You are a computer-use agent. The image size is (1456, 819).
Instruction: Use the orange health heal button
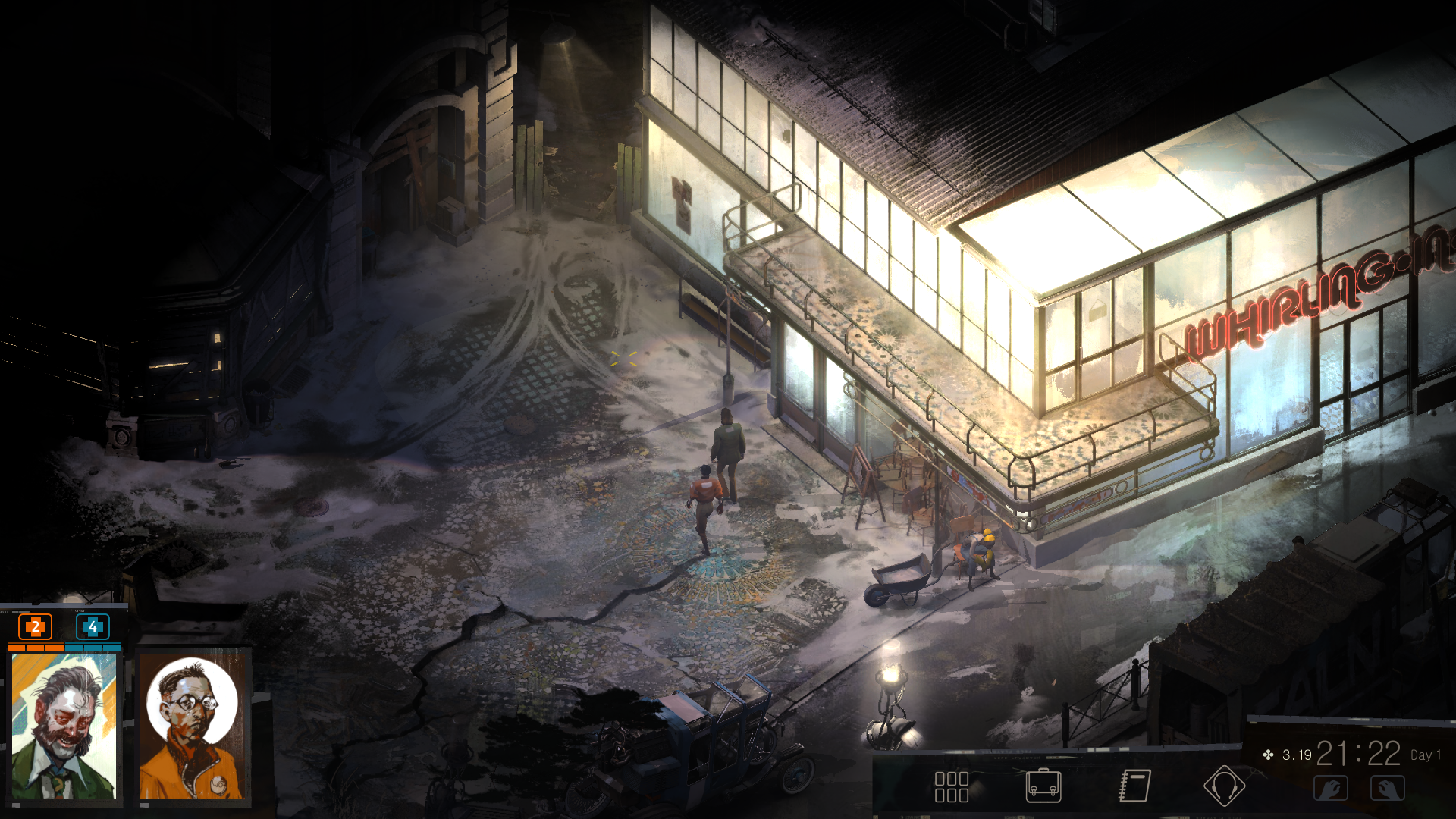pos(35,627)
